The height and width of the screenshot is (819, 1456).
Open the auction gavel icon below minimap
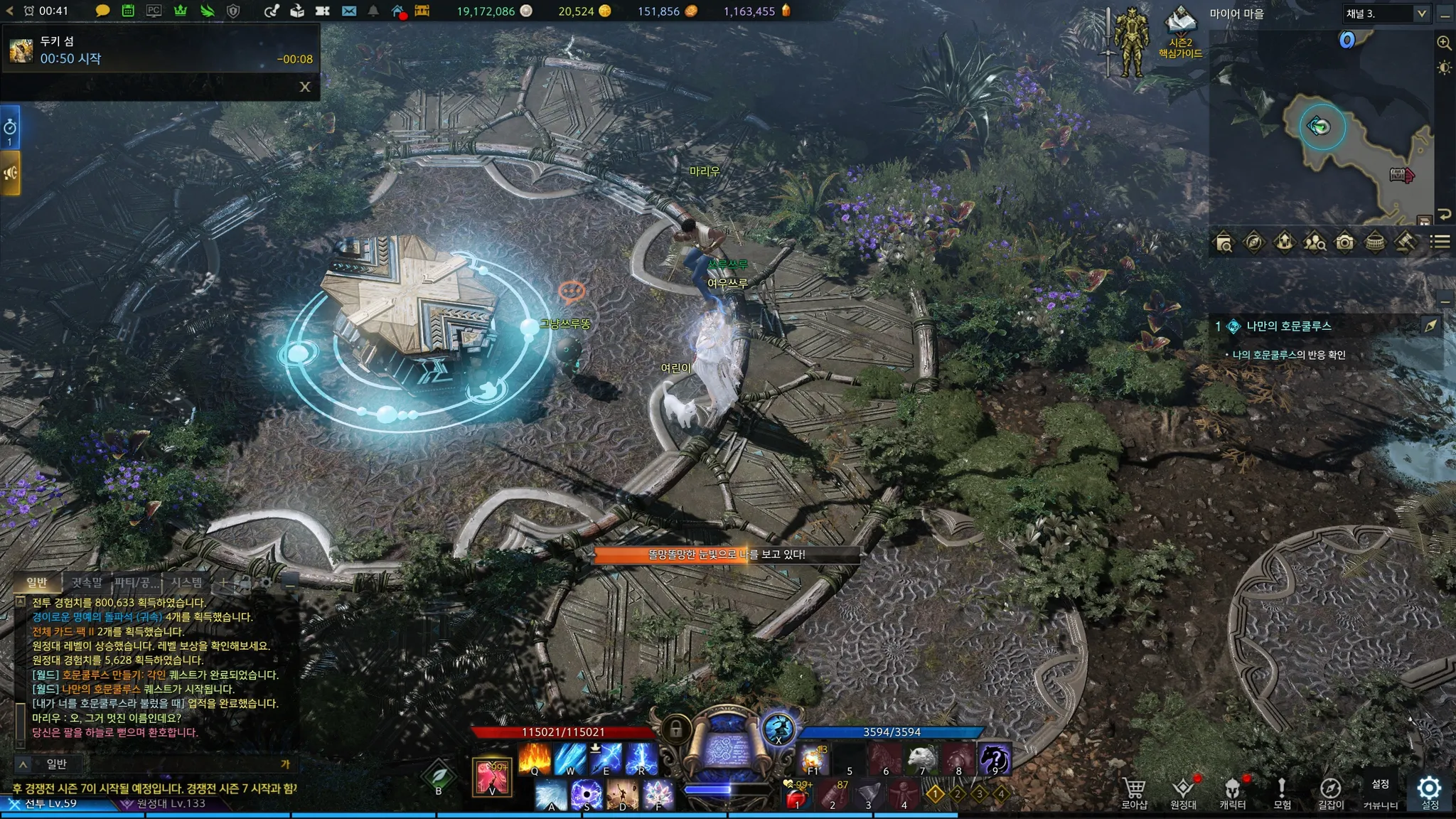pos(1405,243)
